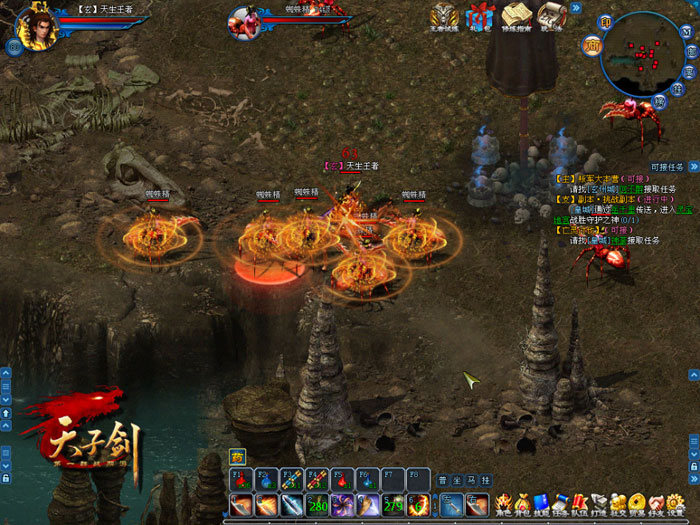
Task: Open the 王者试炼 trial icon
Action: 445,16
